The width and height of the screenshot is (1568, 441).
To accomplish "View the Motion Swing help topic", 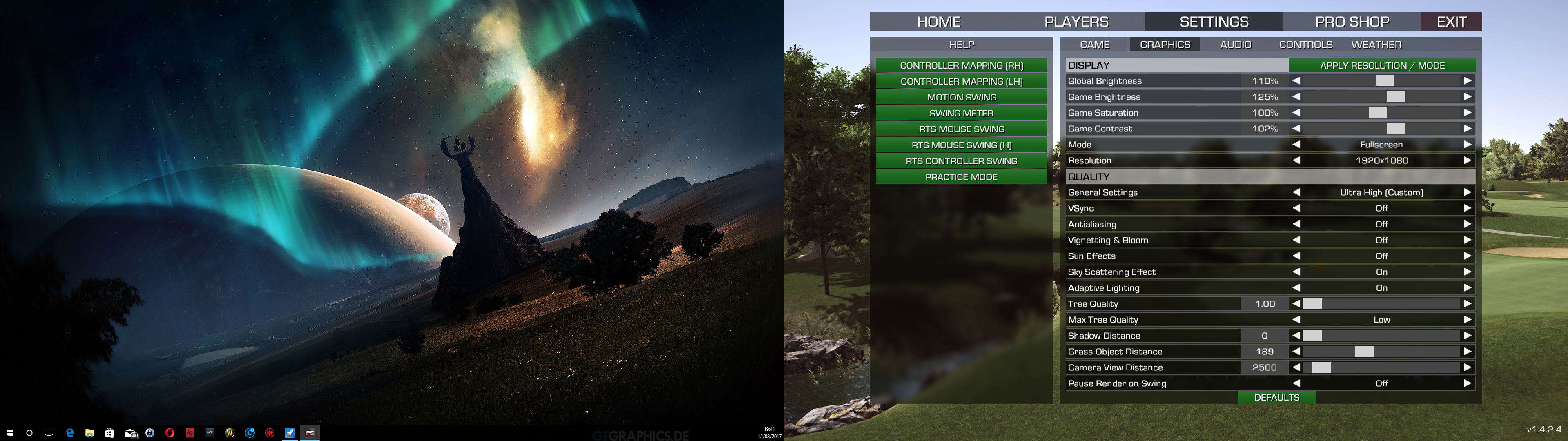I will coord(961,98).
